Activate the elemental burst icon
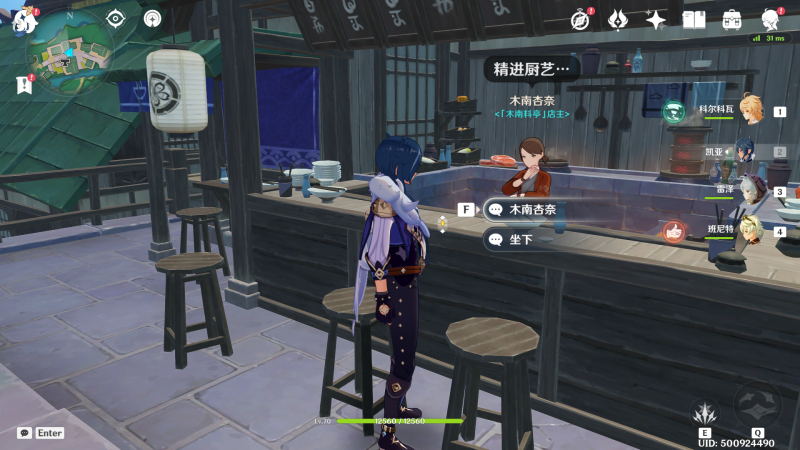This screenshot has height=450, width=800. (757, 405)
